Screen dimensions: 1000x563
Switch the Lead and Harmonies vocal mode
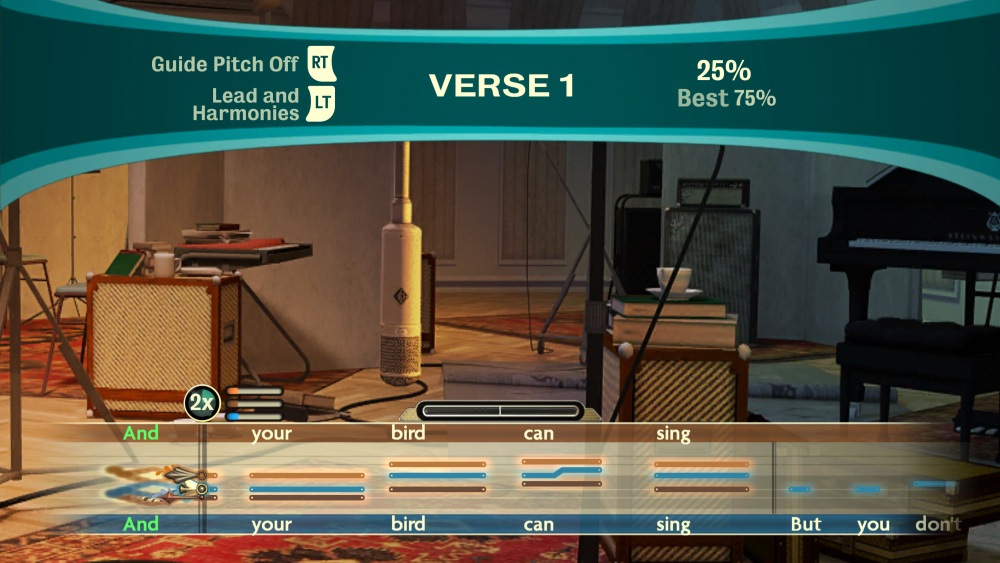(320, 105)
